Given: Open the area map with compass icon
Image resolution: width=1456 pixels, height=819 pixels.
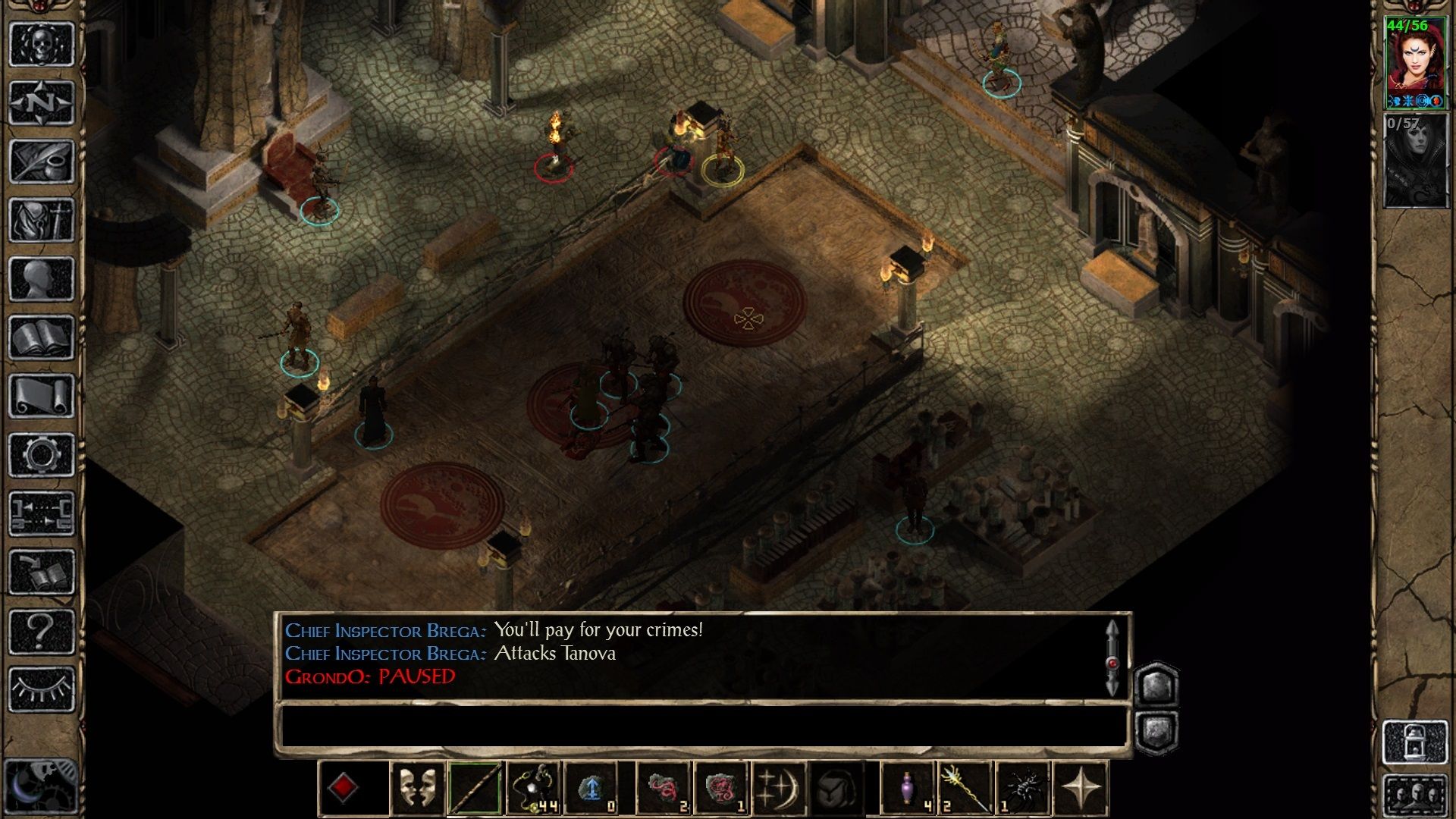Looking at the screenshot, I should pos(42,102).
